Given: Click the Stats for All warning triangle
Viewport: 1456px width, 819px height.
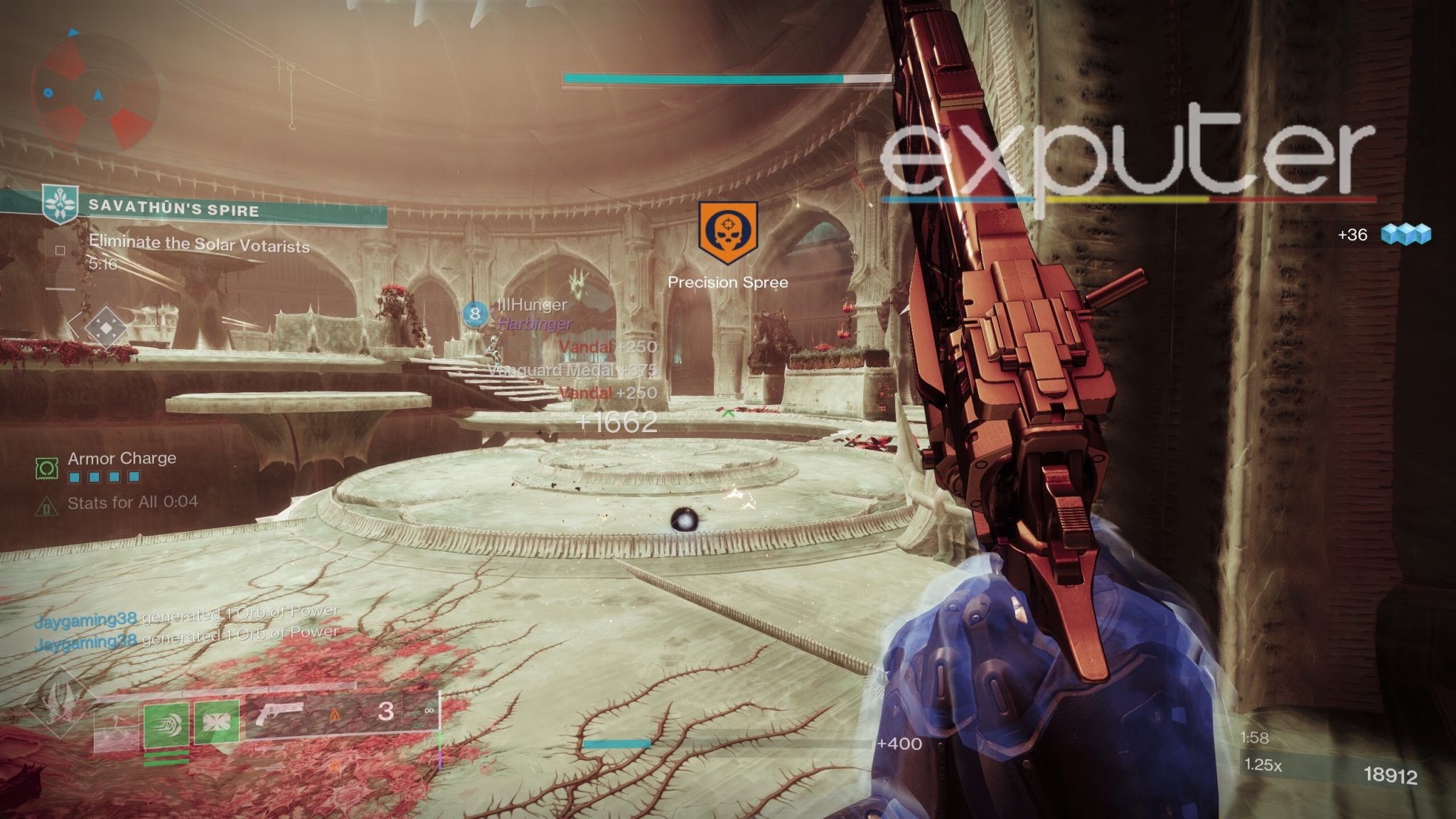Looking at the screenshot, I should point(47,507).
